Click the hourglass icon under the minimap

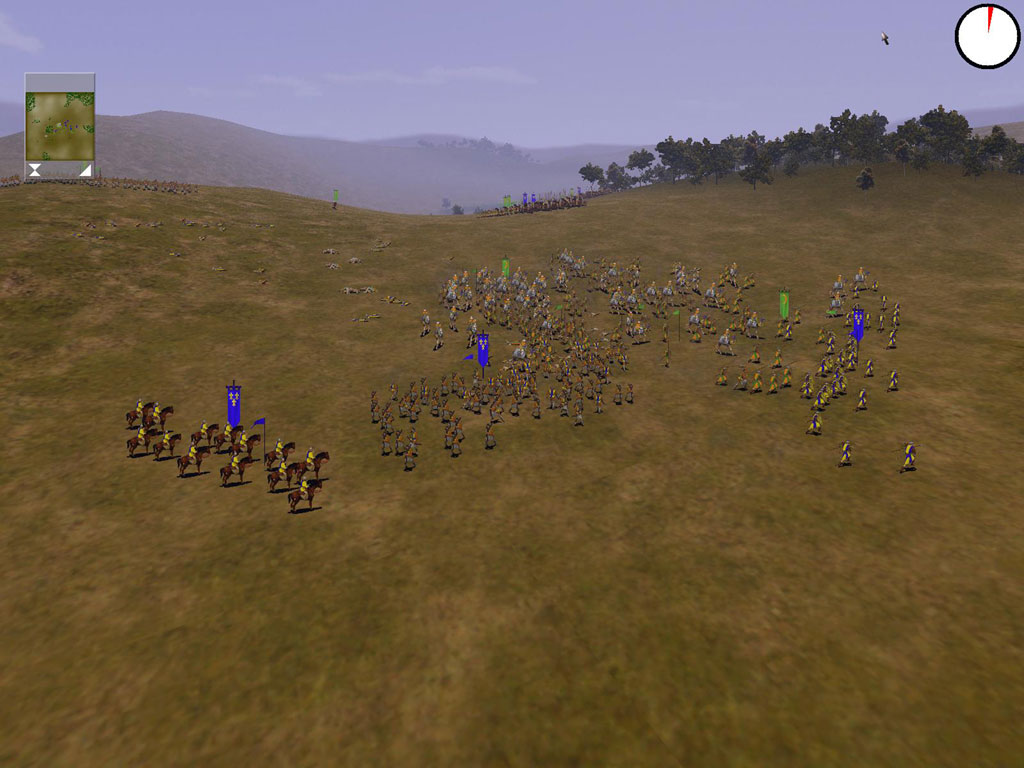35,170
